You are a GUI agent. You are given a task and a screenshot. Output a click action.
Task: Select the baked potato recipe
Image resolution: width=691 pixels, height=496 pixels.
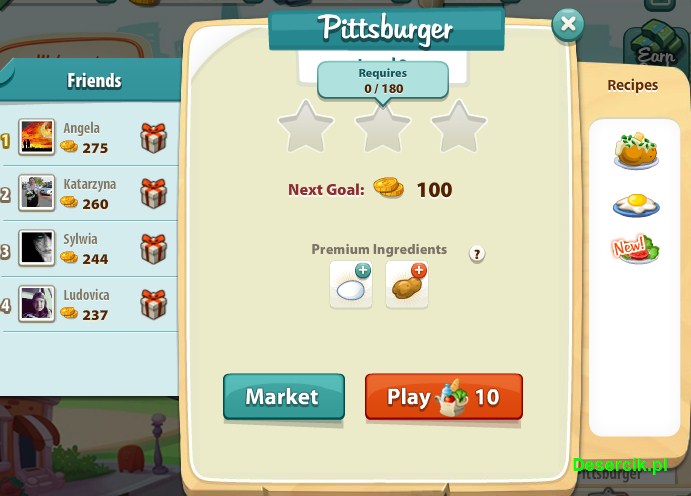pyautogui.click(x=636, y=151)
